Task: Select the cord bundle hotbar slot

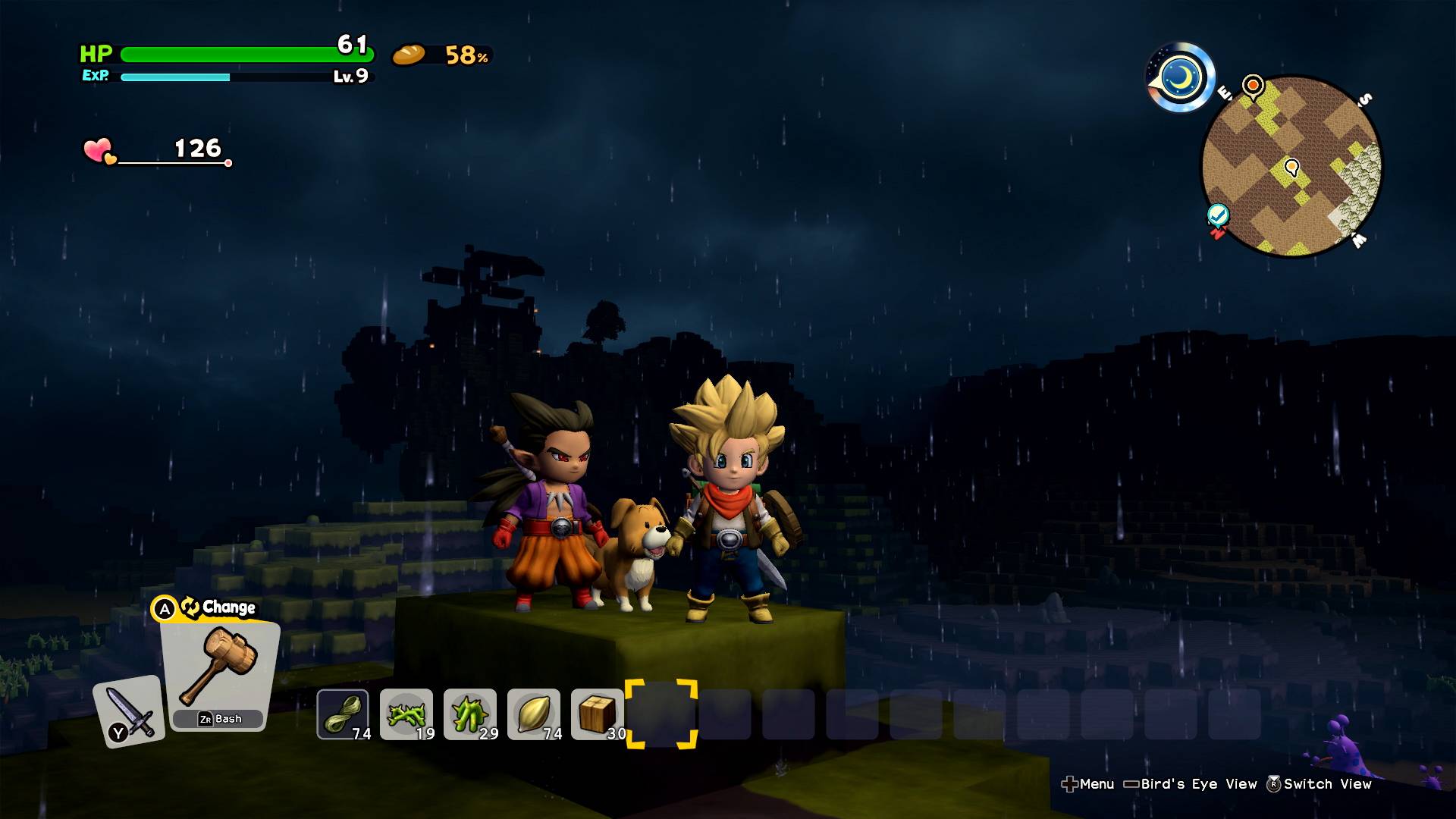Action: [343, 714]
